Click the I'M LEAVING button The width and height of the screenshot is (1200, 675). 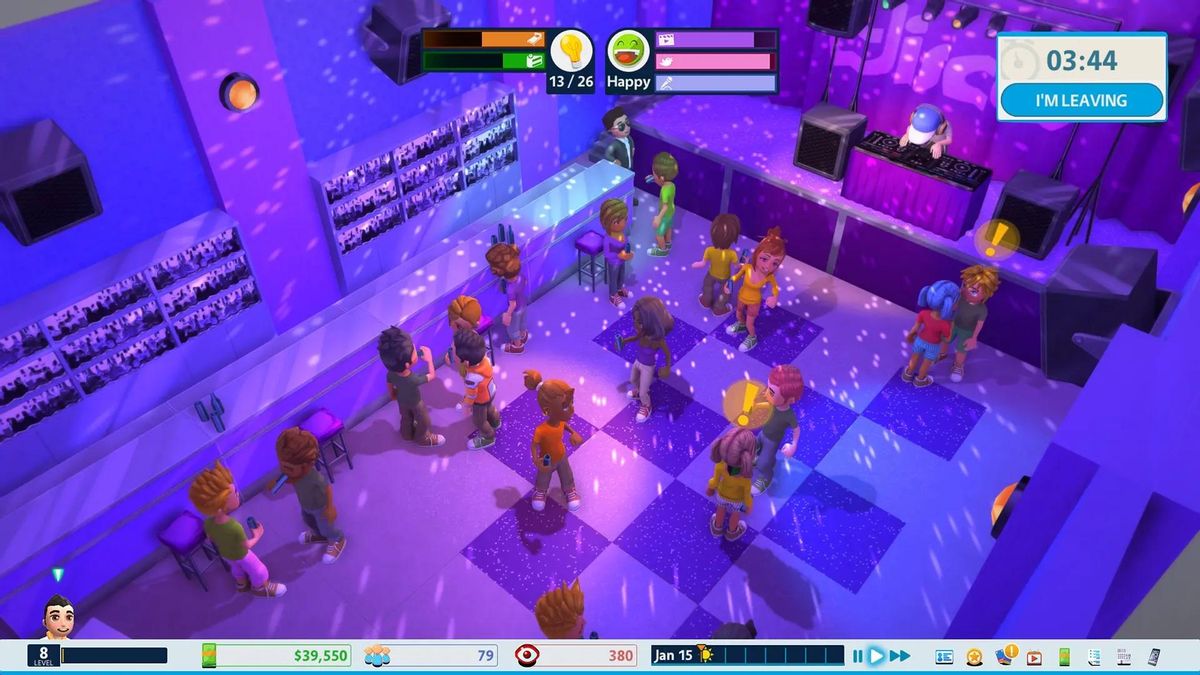1081,100
